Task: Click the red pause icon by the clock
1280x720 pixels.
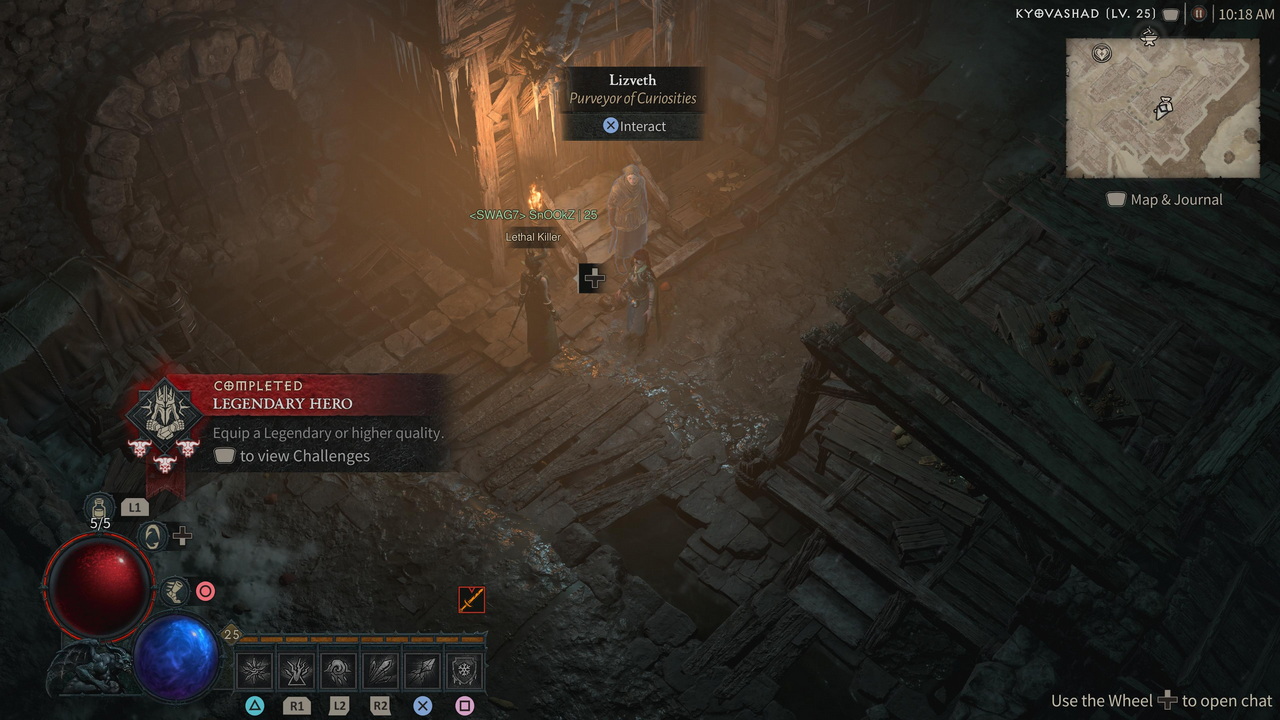Action: [x=1199, y=14]
